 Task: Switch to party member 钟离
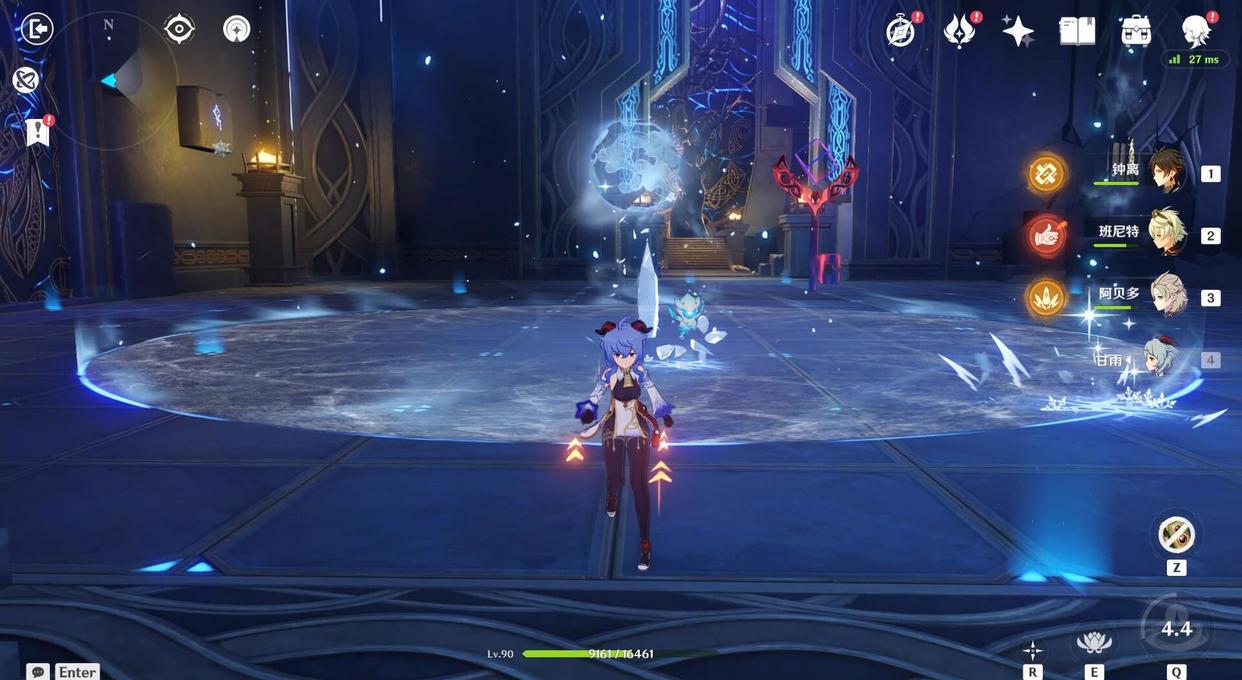[x=1166, y=172]
